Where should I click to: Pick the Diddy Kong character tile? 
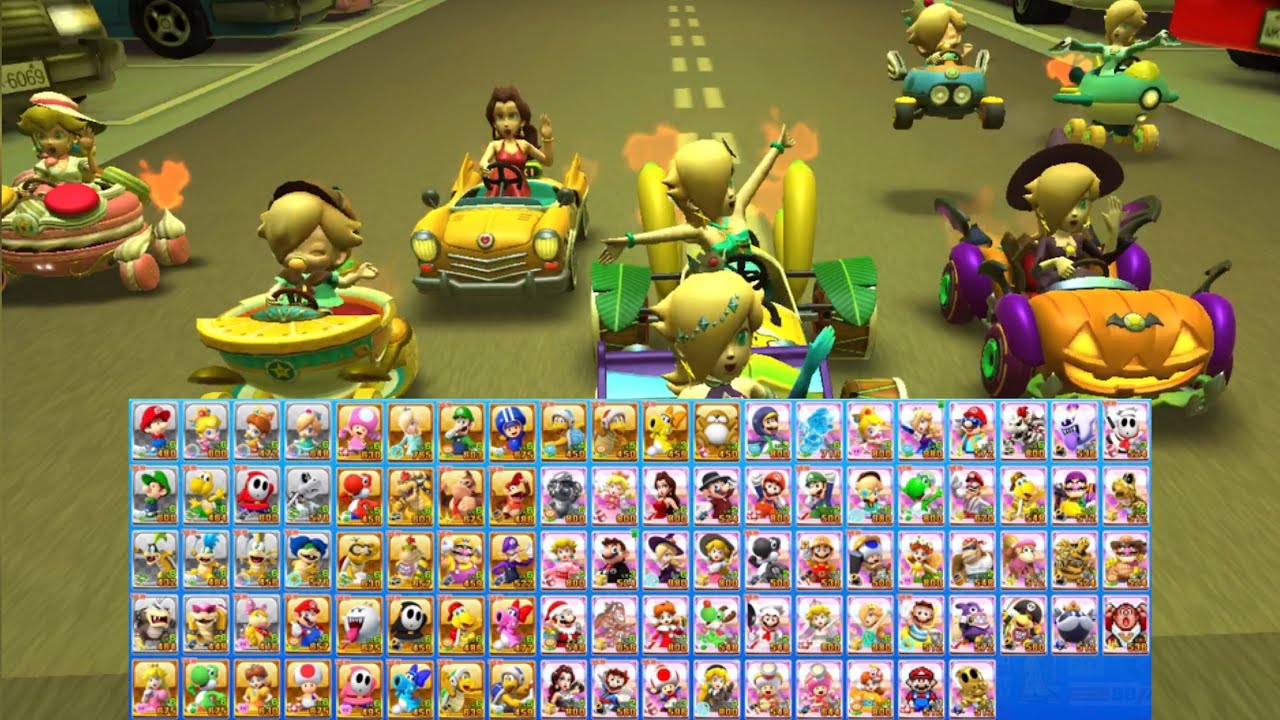[512, 494]
